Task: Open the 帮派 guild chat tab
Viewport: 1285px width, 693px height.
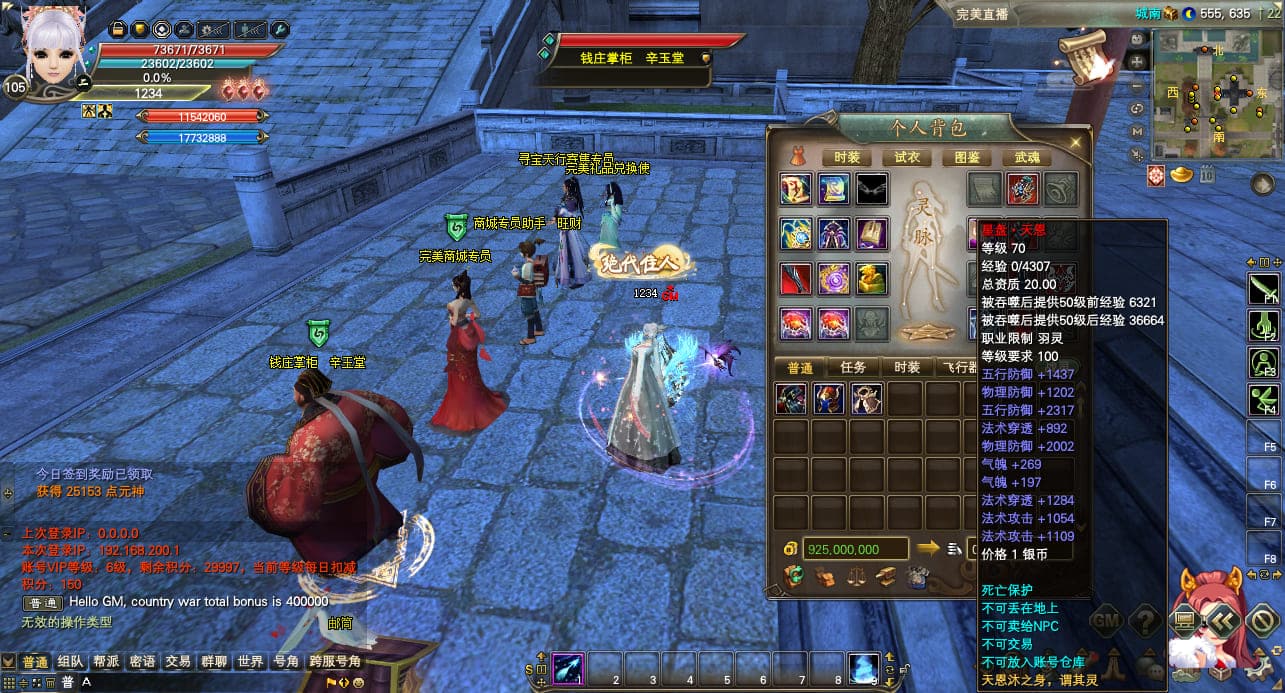Action: pyautogui.click(x=106, y=662)
